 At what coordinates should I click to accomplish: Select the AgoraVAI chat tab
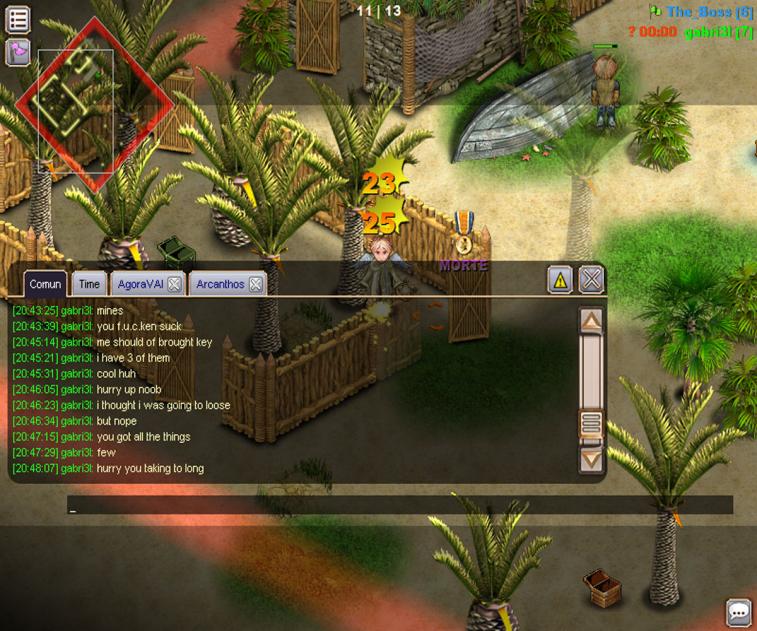point(140,284)
